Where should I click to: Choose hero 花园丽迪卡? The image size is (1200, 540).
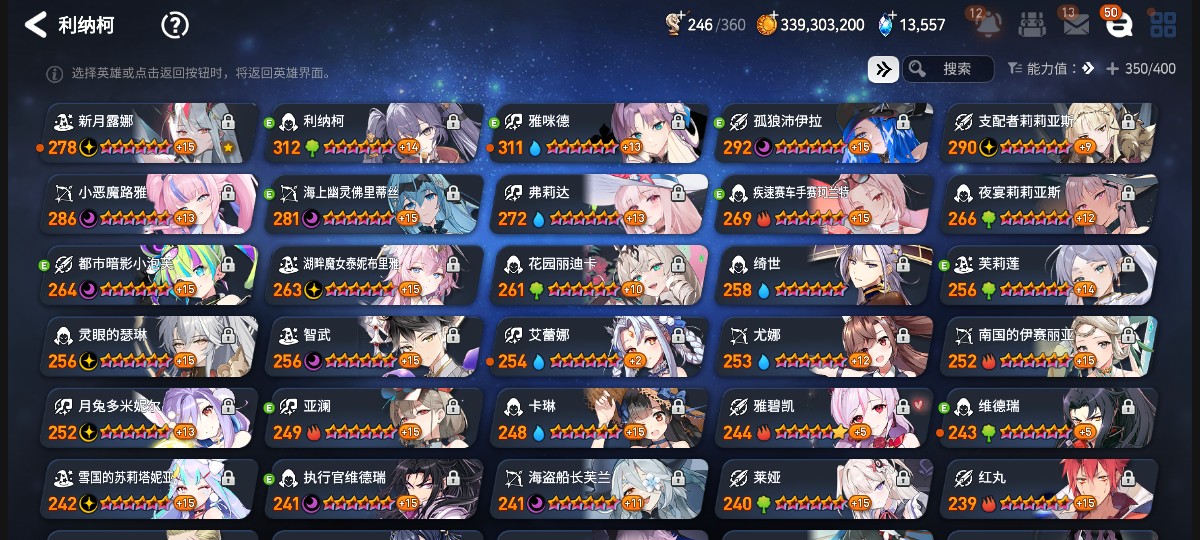tap(600, 276)
